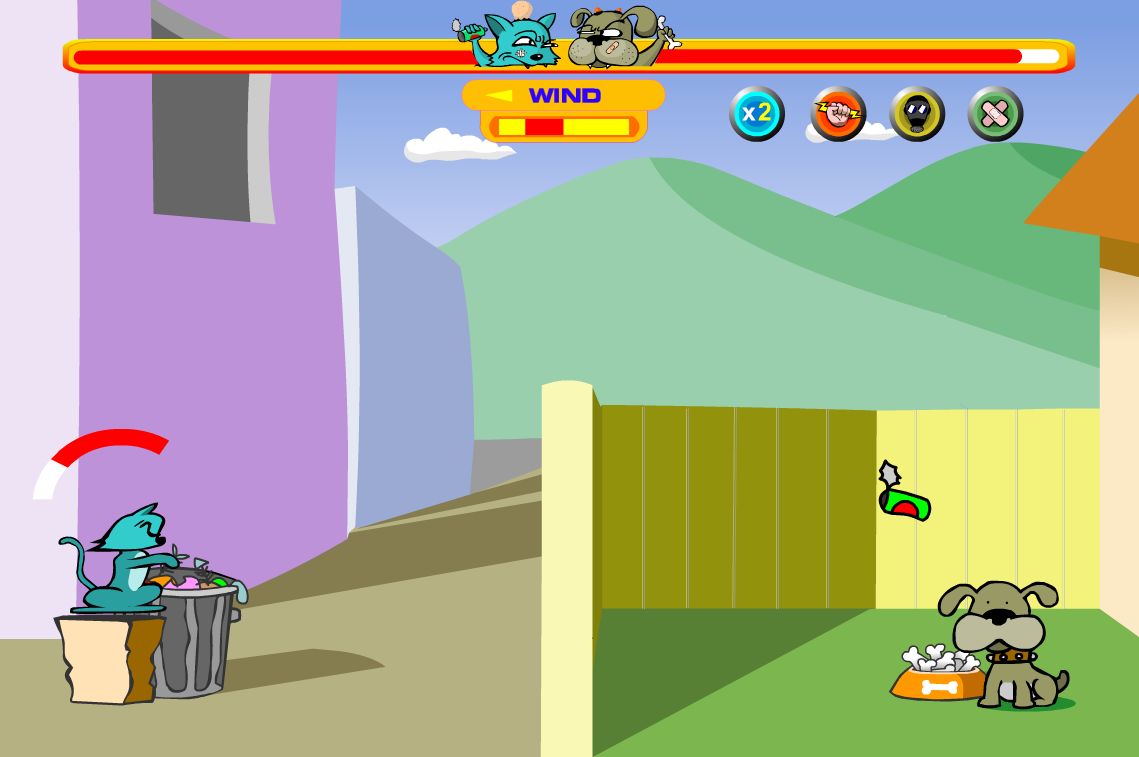Screen dimensions: 1139x757
Task: Activate the x2 double damage power-up
Action: pyautogui.click(x=757, y=113)
